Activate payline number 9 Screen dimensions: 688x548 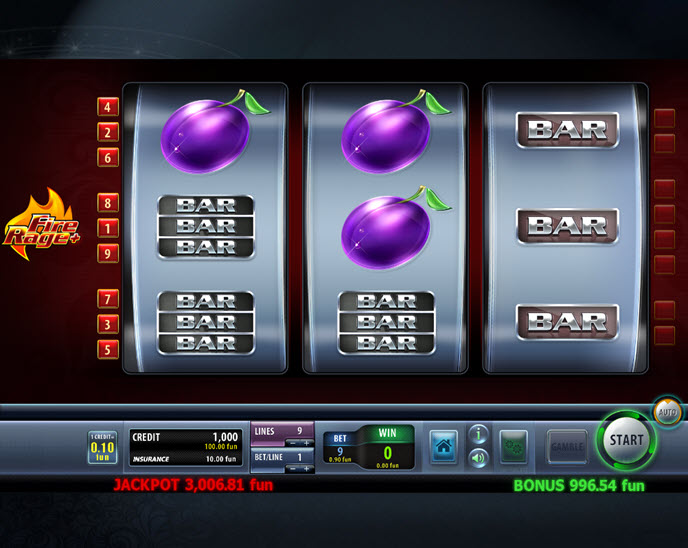(x=107, y=254)
